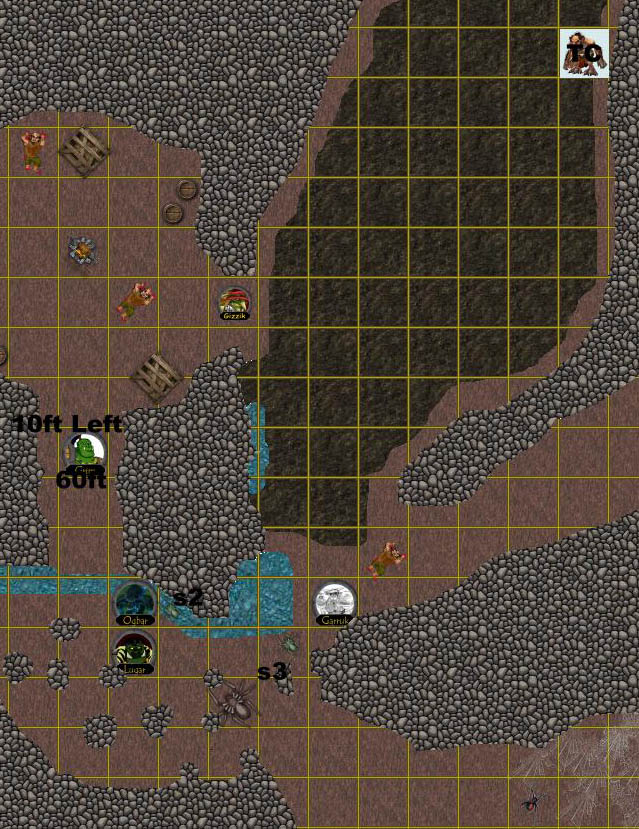The image size is (639, 829).
Task: Select the Garruk token
Action: (334, 604)
